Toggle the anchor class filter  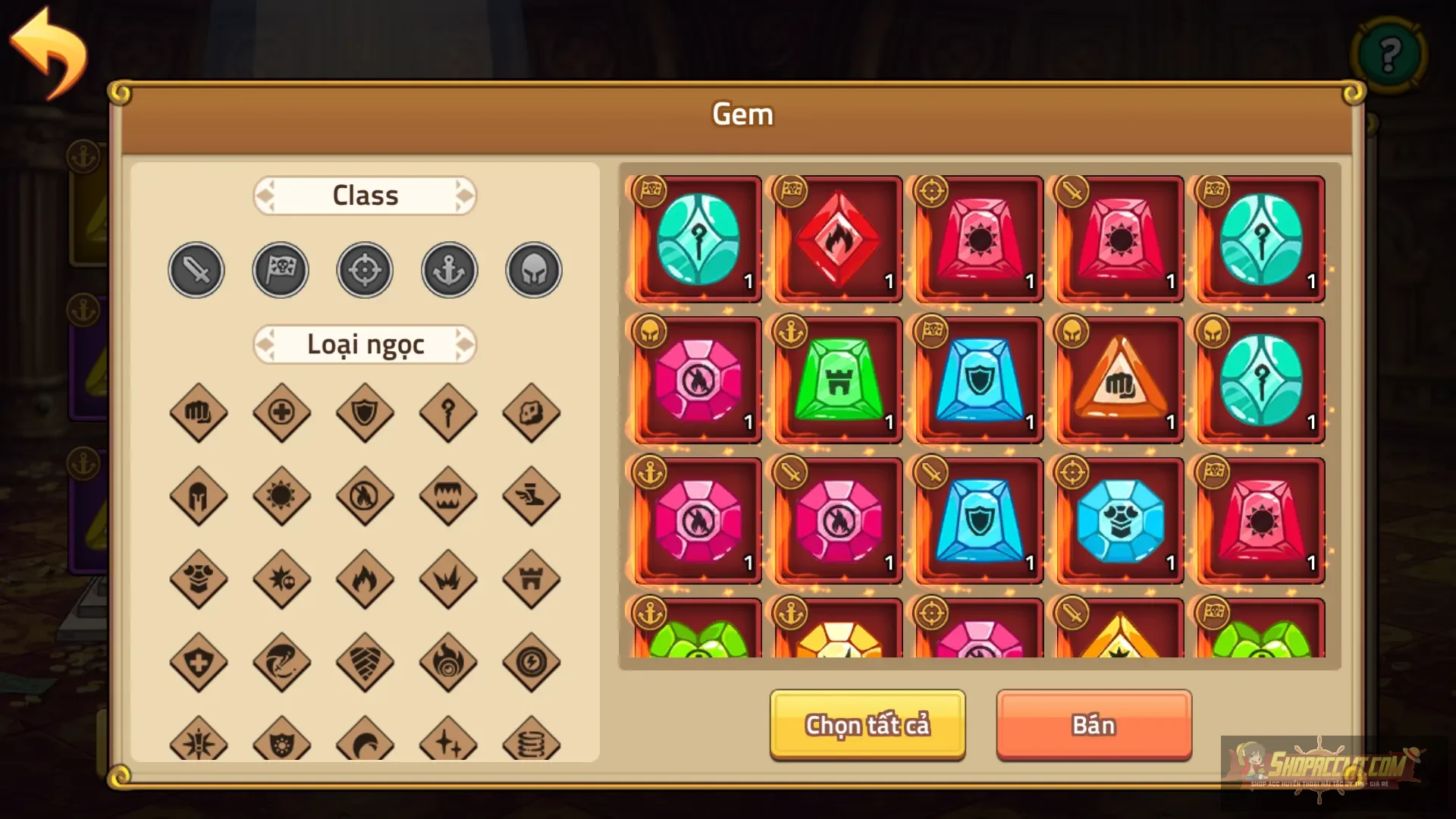[448, 269]
